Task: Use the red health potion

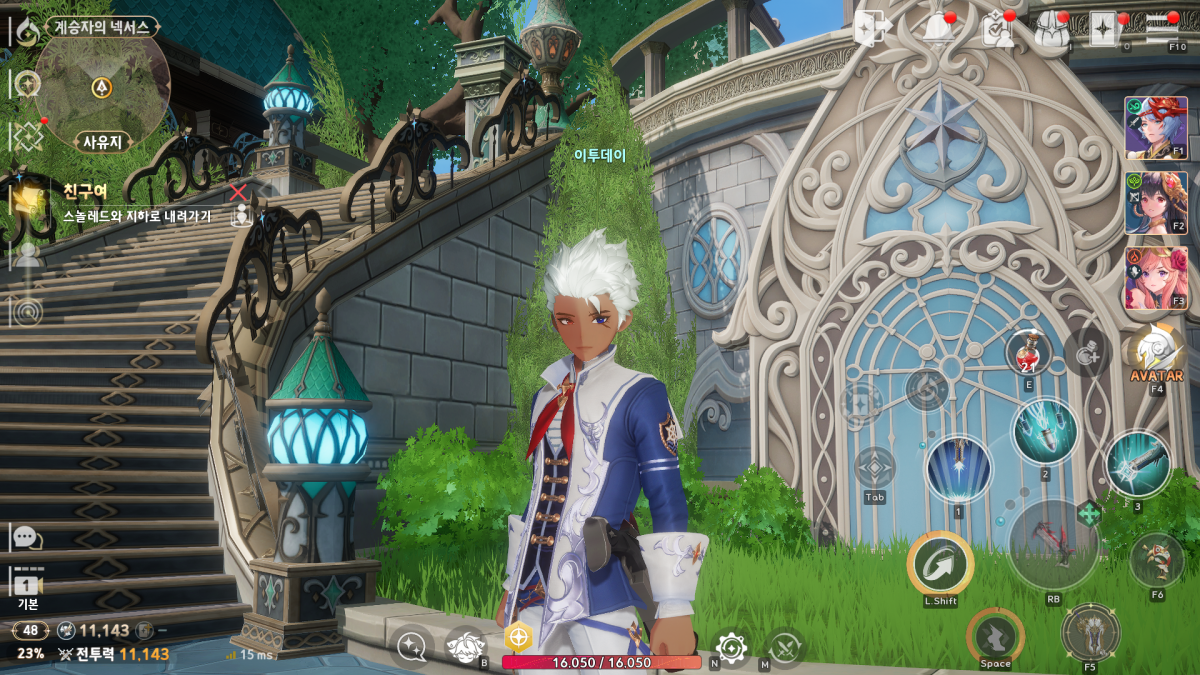Action: (1029, 351)
